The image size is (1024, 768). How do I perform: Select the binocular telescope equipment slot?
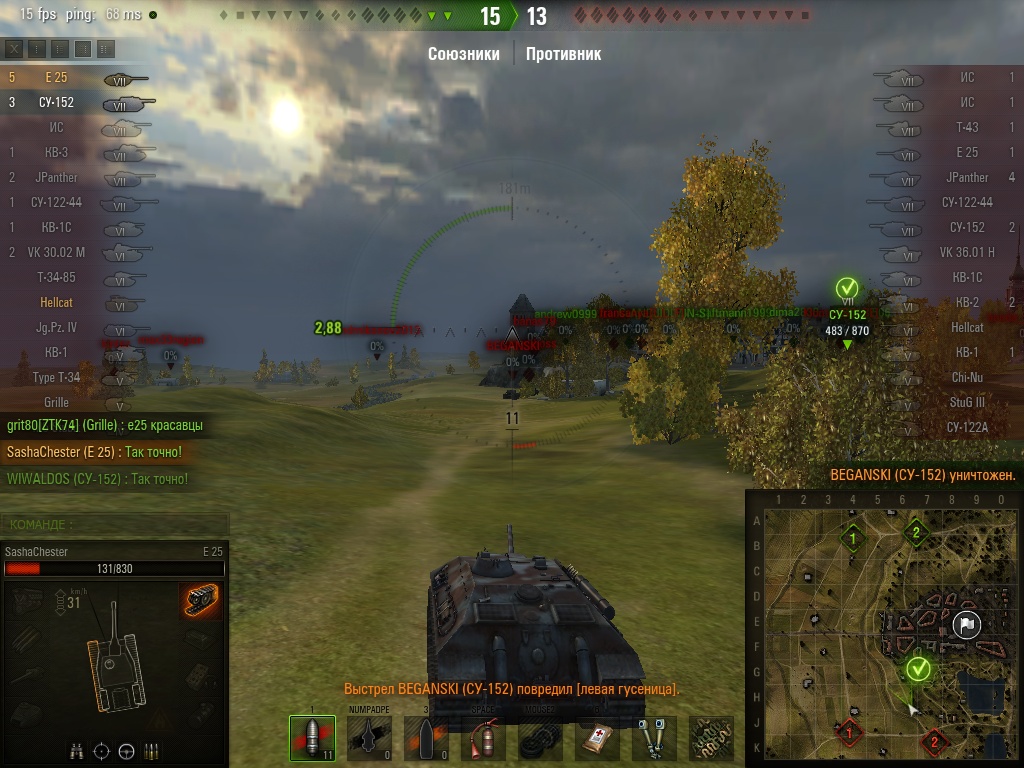(654, 739)
